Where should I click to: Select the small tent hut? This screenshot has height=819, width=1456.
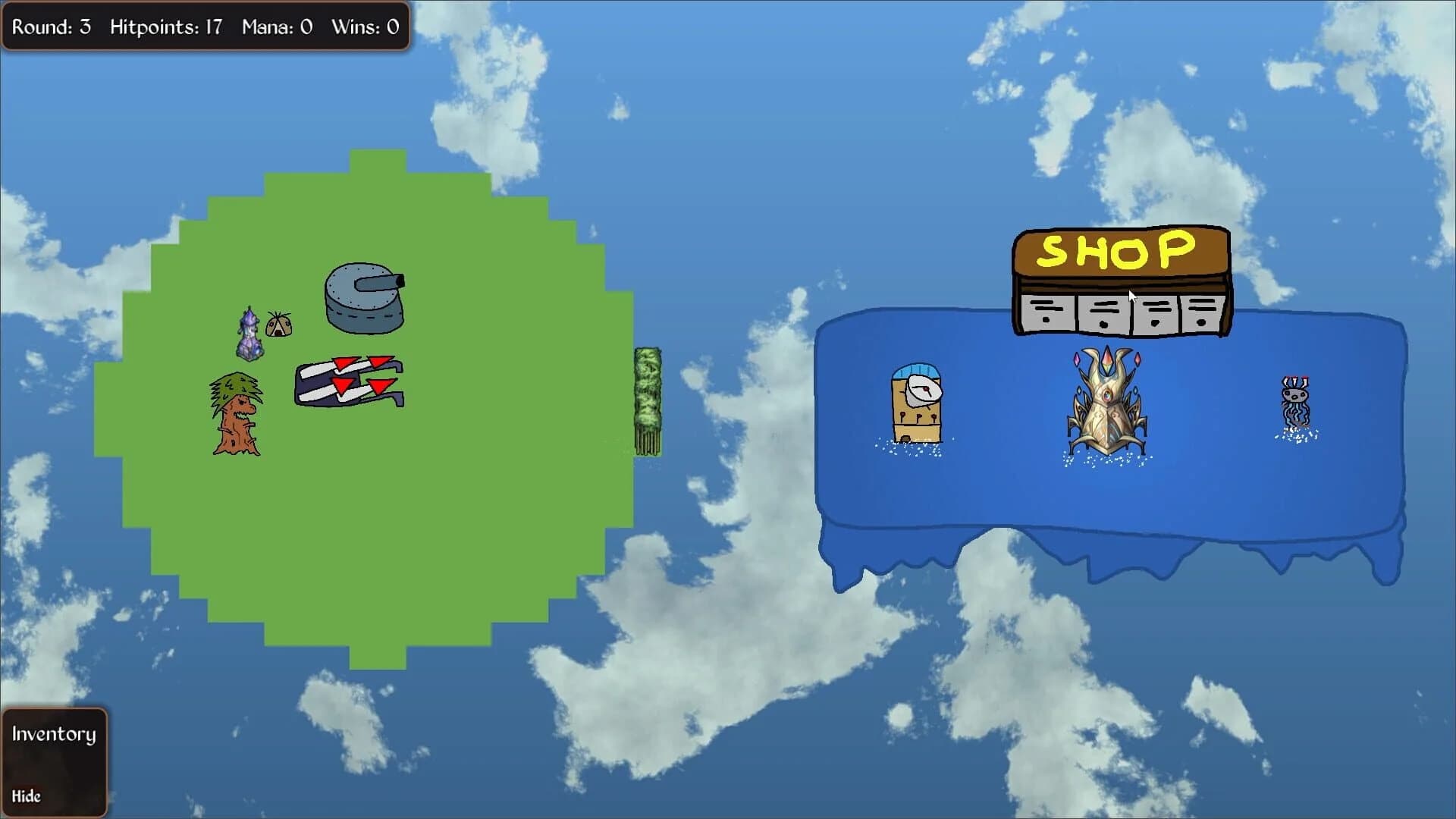280,325
